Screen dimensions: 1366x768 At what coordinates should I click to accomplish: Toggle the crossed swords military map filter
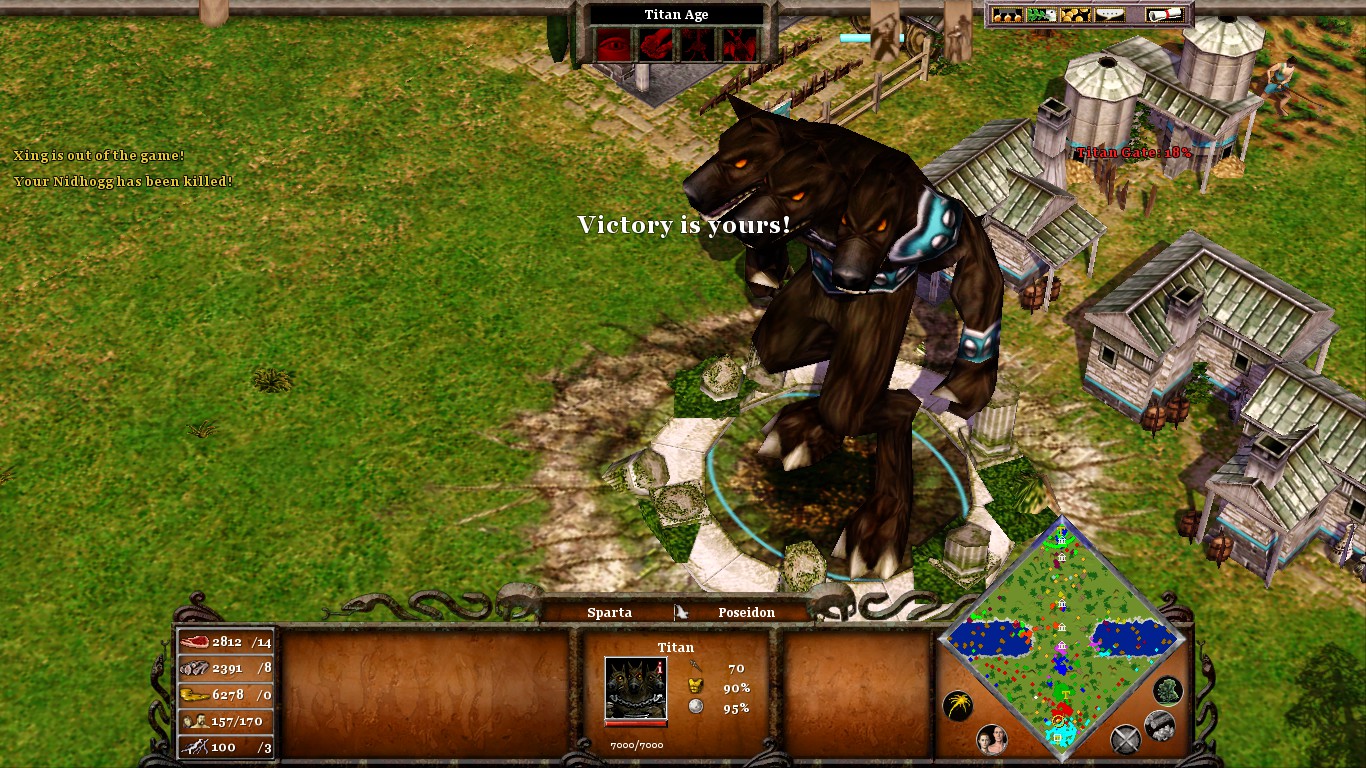click(1125, 739)
